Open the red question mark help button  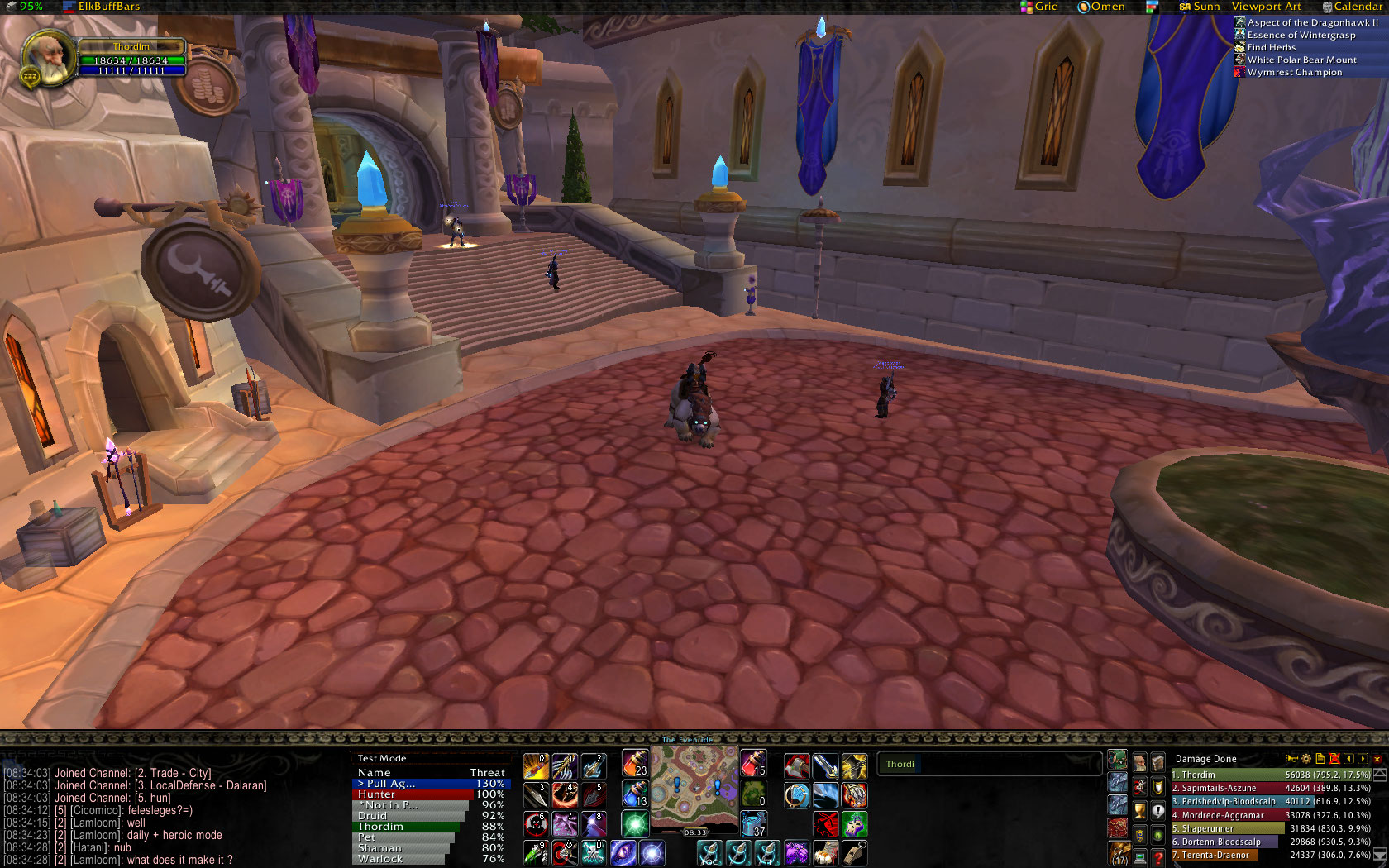1158,858
